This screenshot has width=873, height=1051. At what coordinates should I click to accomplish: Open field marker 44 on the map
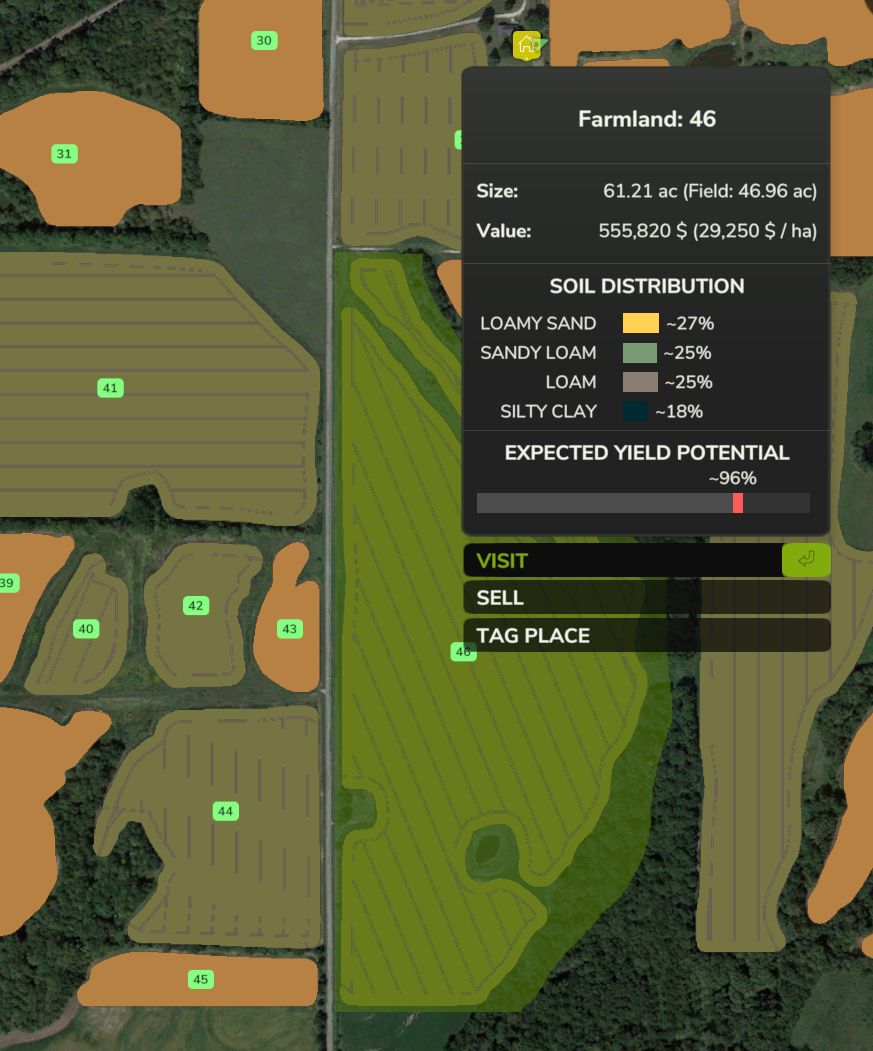(225, 811)
